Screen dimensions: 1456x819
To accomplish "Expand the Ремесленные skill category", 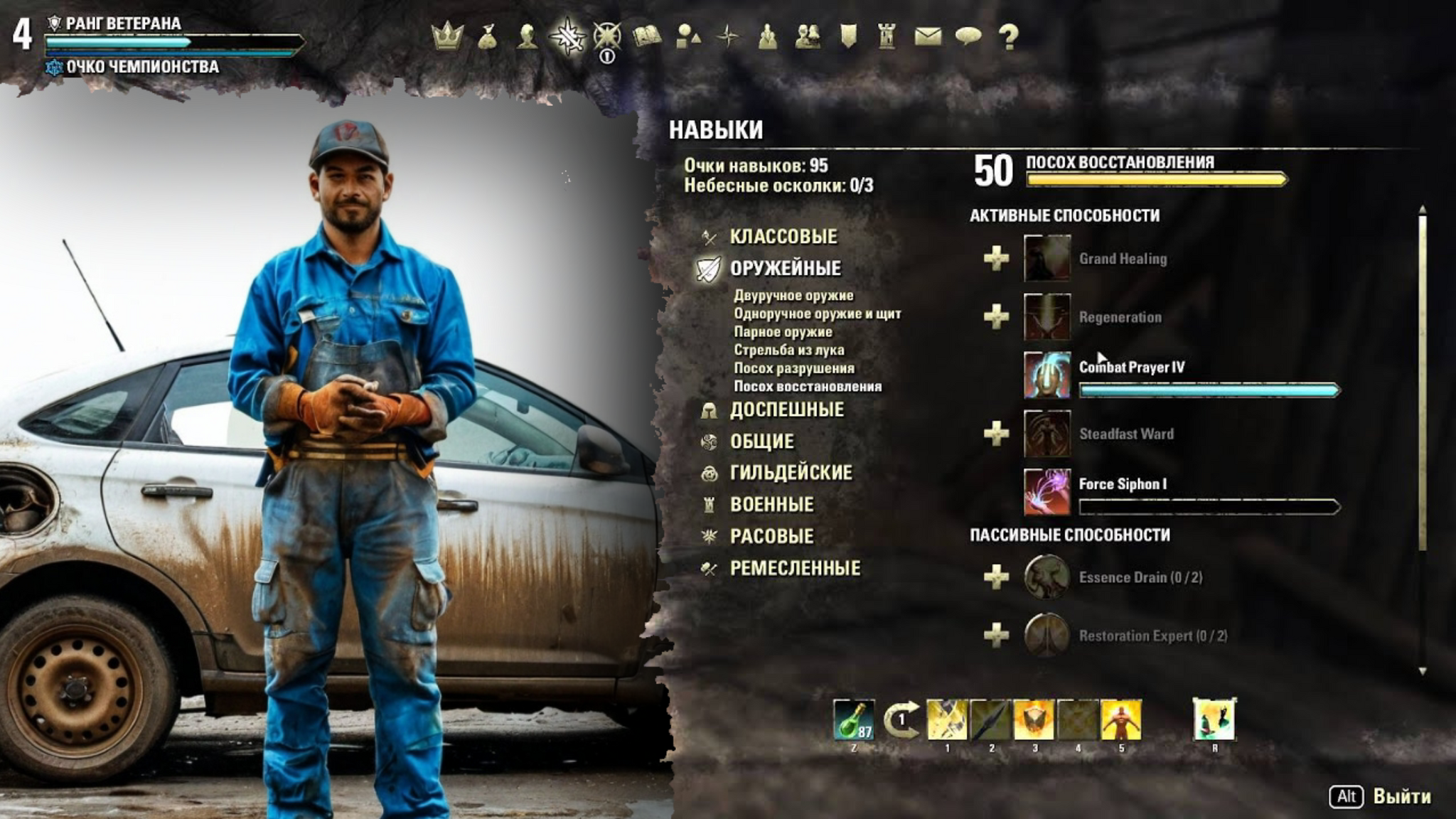I will pyautogui.click(x=795, y=568).
